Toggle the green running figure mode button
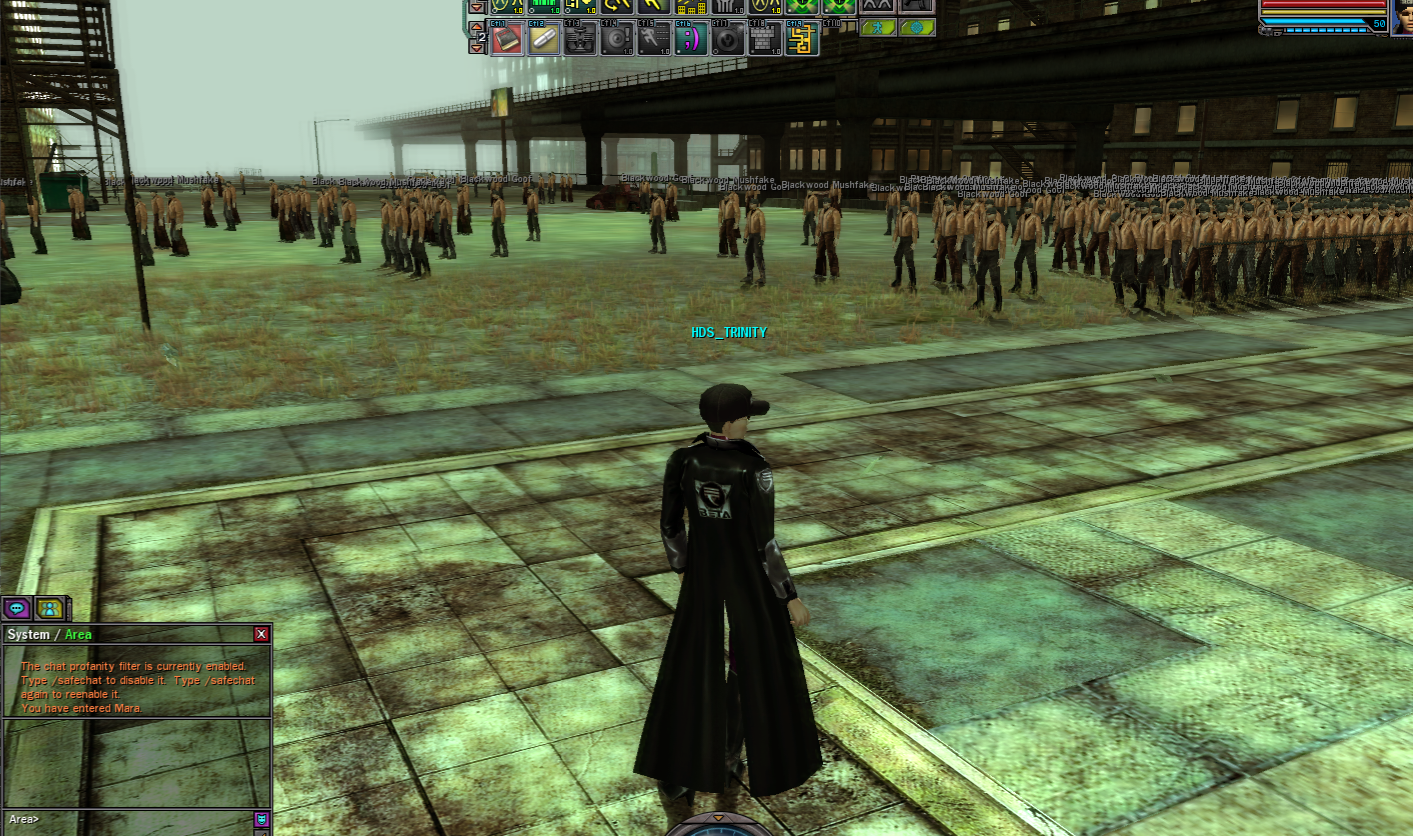Image resolution: width=1413 pixels, height=836 pixels. pyautogui.click(x=878, y=28)
